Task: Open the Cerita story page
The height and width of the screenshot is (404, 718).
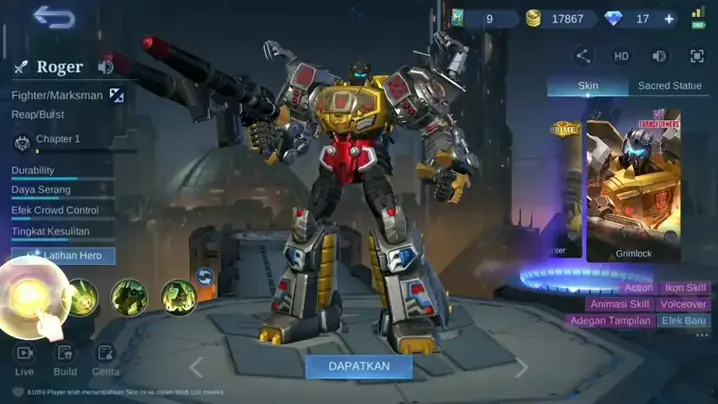Action: point(105,359)
